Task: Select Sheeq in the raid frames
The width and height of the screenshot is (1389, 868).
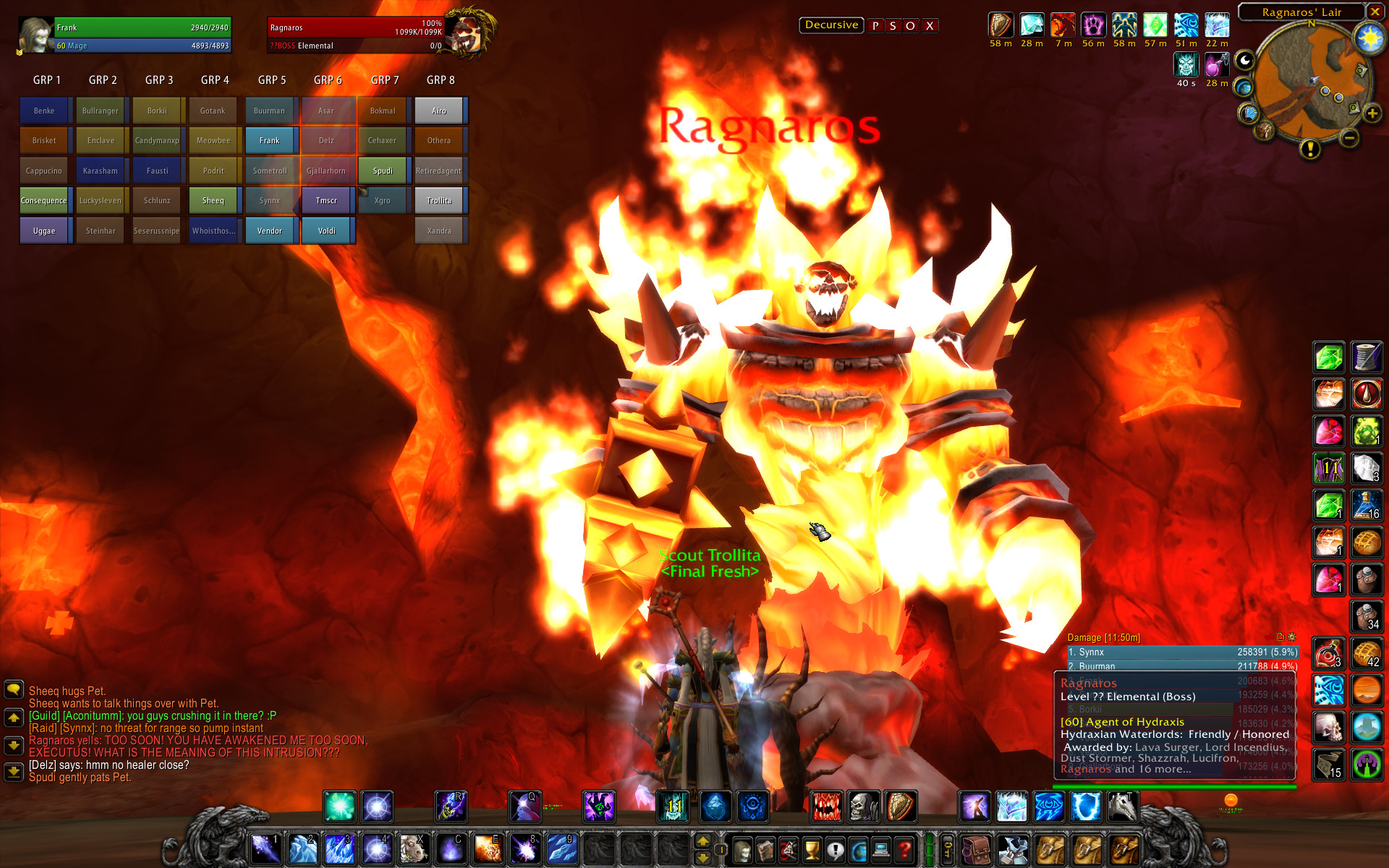Action: click(x=213, y=200)
